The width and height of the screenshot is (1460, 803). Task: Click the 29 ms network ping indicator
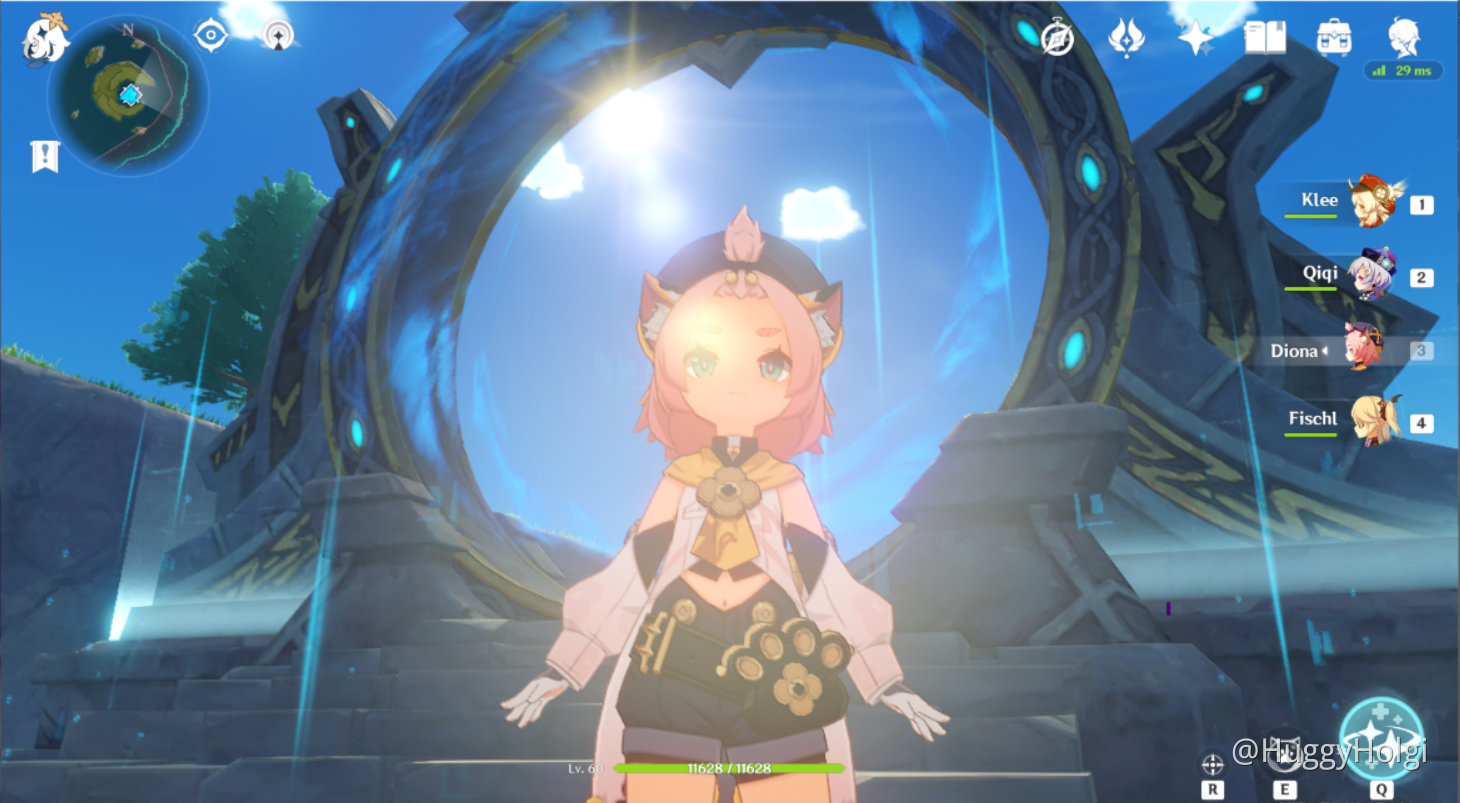tap(1404, 71)
